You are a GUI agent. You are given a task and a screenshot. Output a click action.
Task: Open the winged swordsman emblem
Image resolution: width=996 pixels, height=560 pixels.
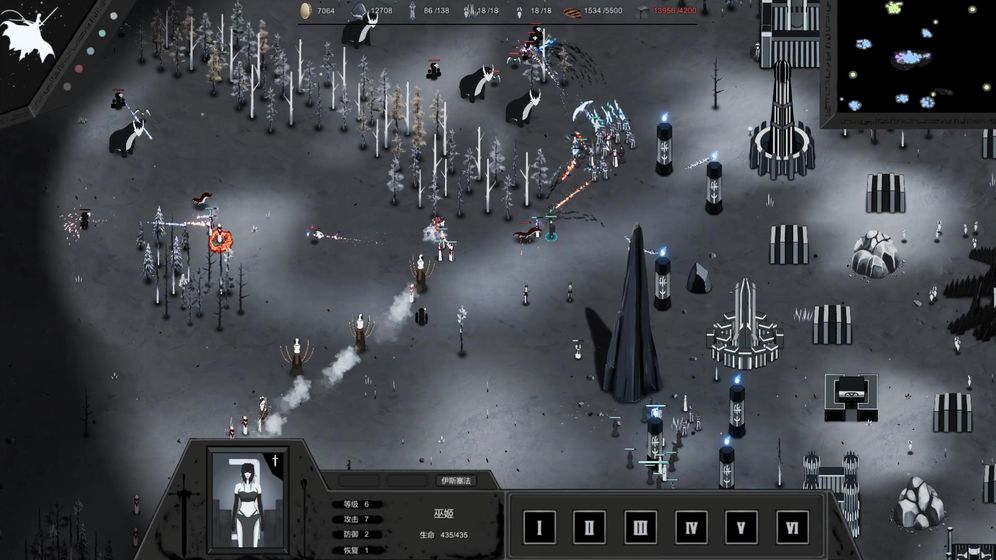tap(30, 34)
